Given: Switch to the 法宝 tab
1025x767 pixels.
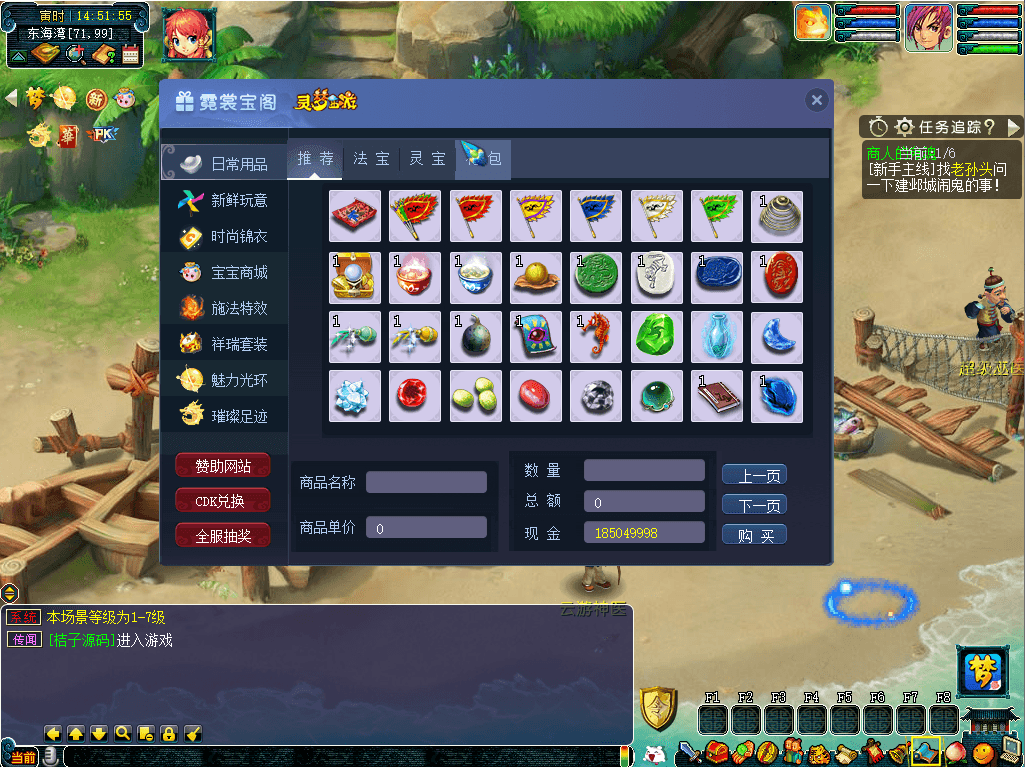Looking at the screenshot, I should tap(371, 159).
